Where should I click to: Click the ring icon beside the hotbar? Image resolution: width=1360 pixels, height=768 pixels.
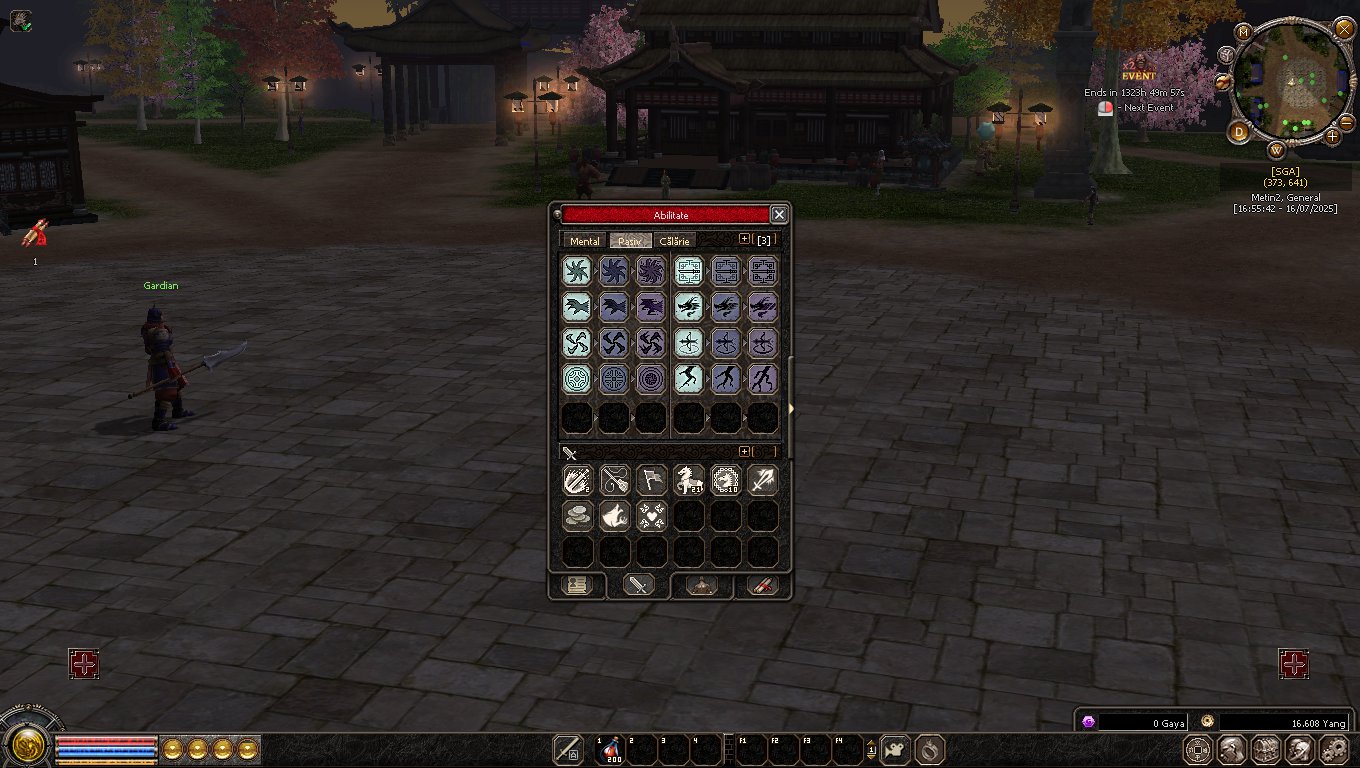[x=930, y=749]
